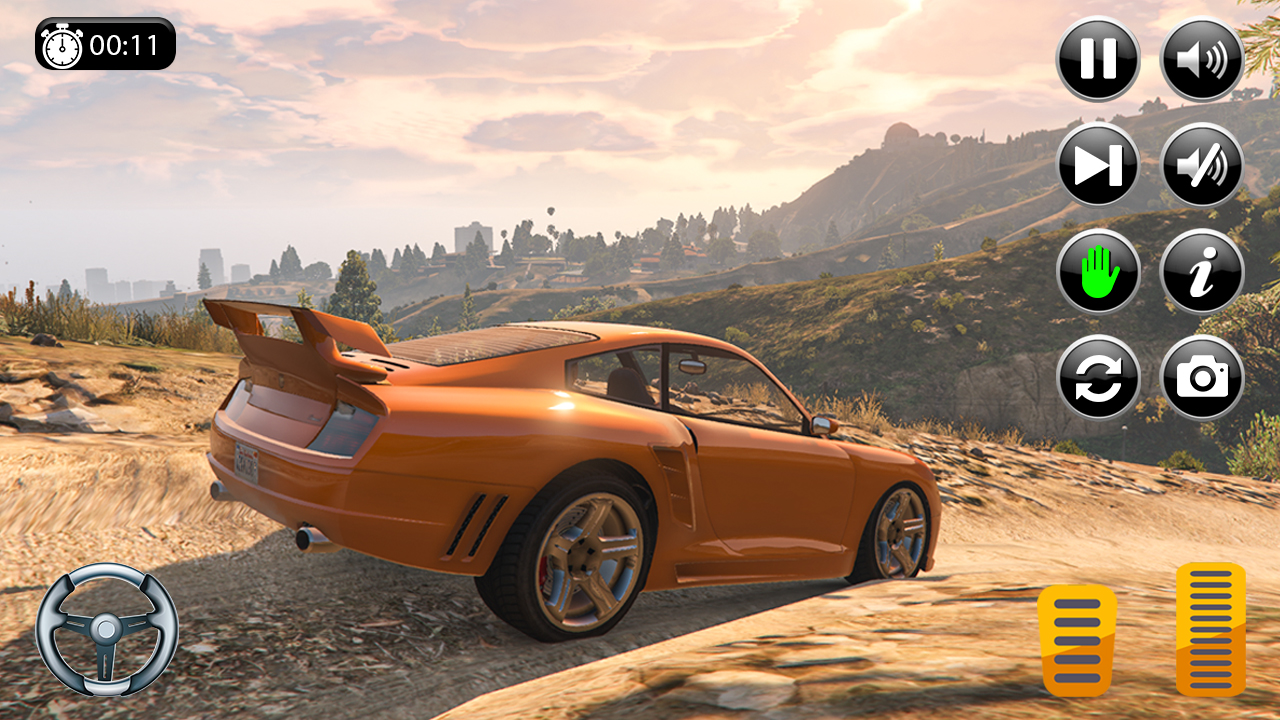Activate the green hand brake button

[1098, 271]
